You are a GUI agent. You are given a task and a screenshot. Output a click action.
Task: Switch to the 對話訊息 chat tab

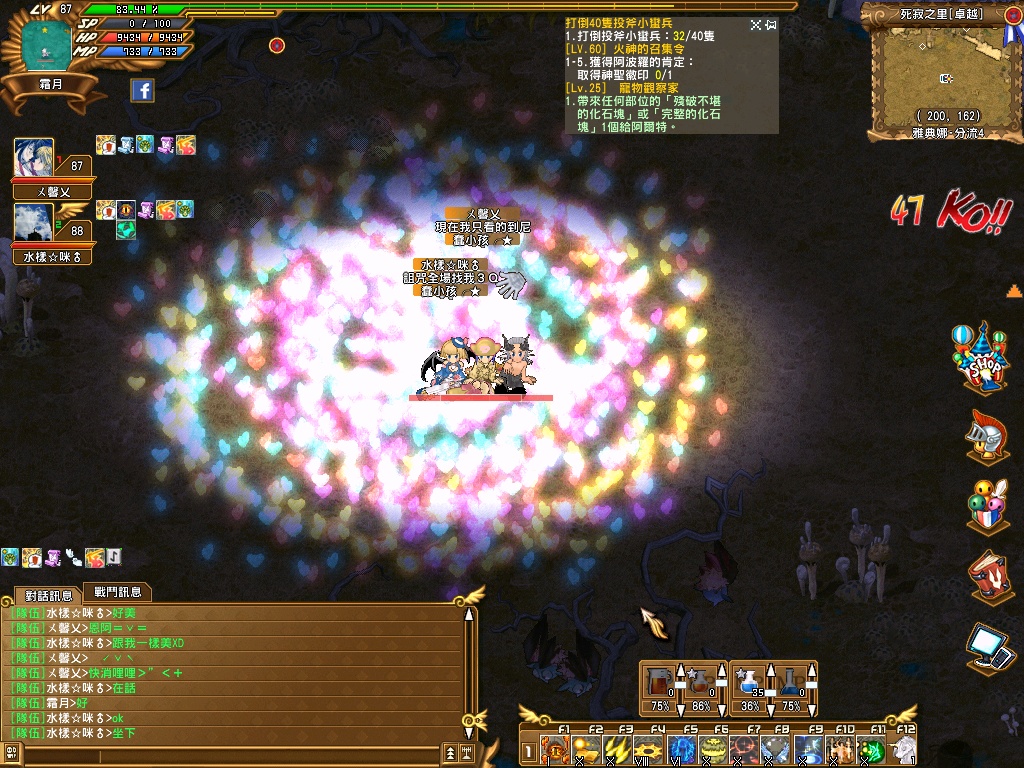coord(48,595)
